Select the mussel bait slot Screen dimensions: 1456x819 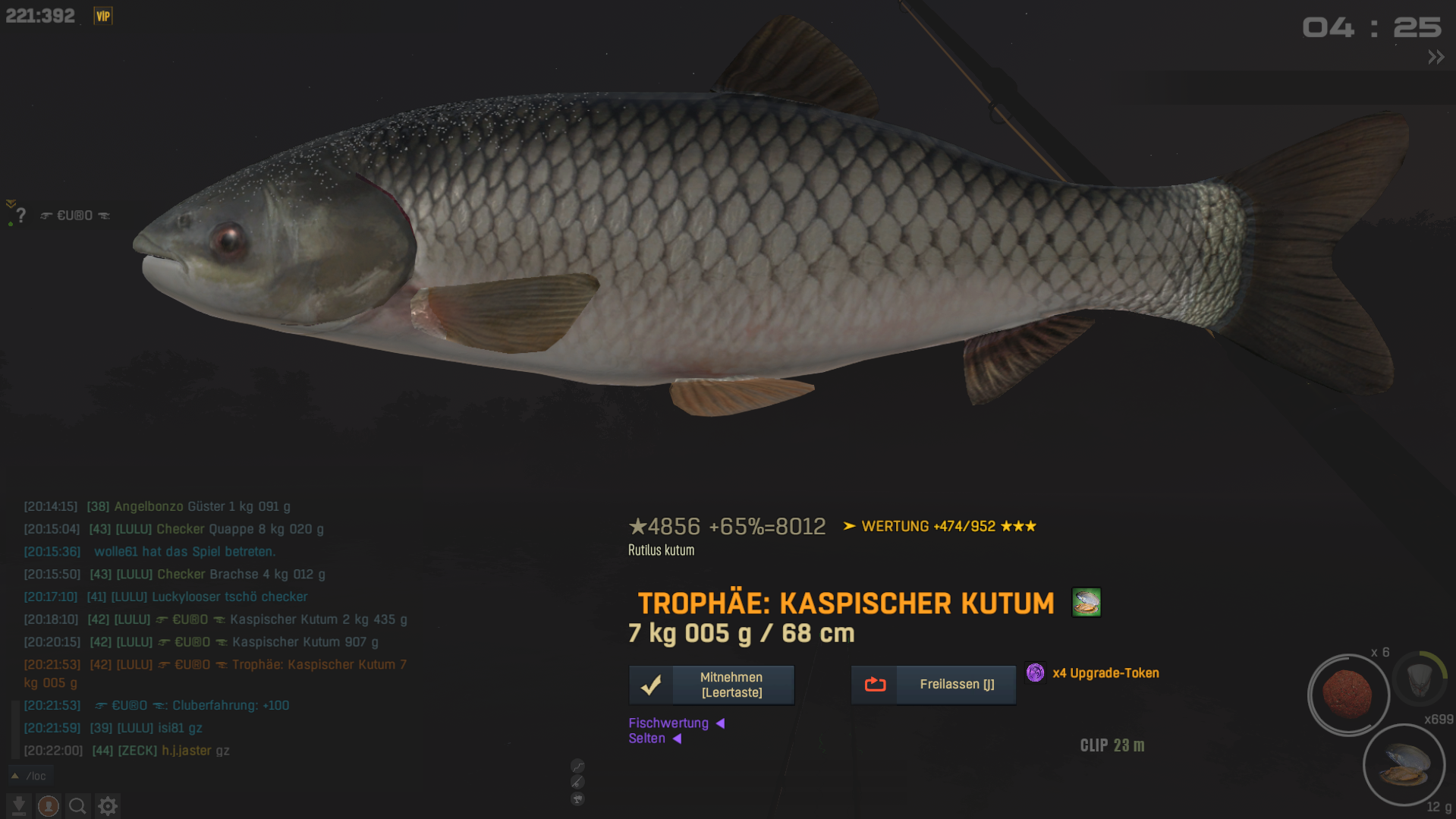(x=1404, y=764)
